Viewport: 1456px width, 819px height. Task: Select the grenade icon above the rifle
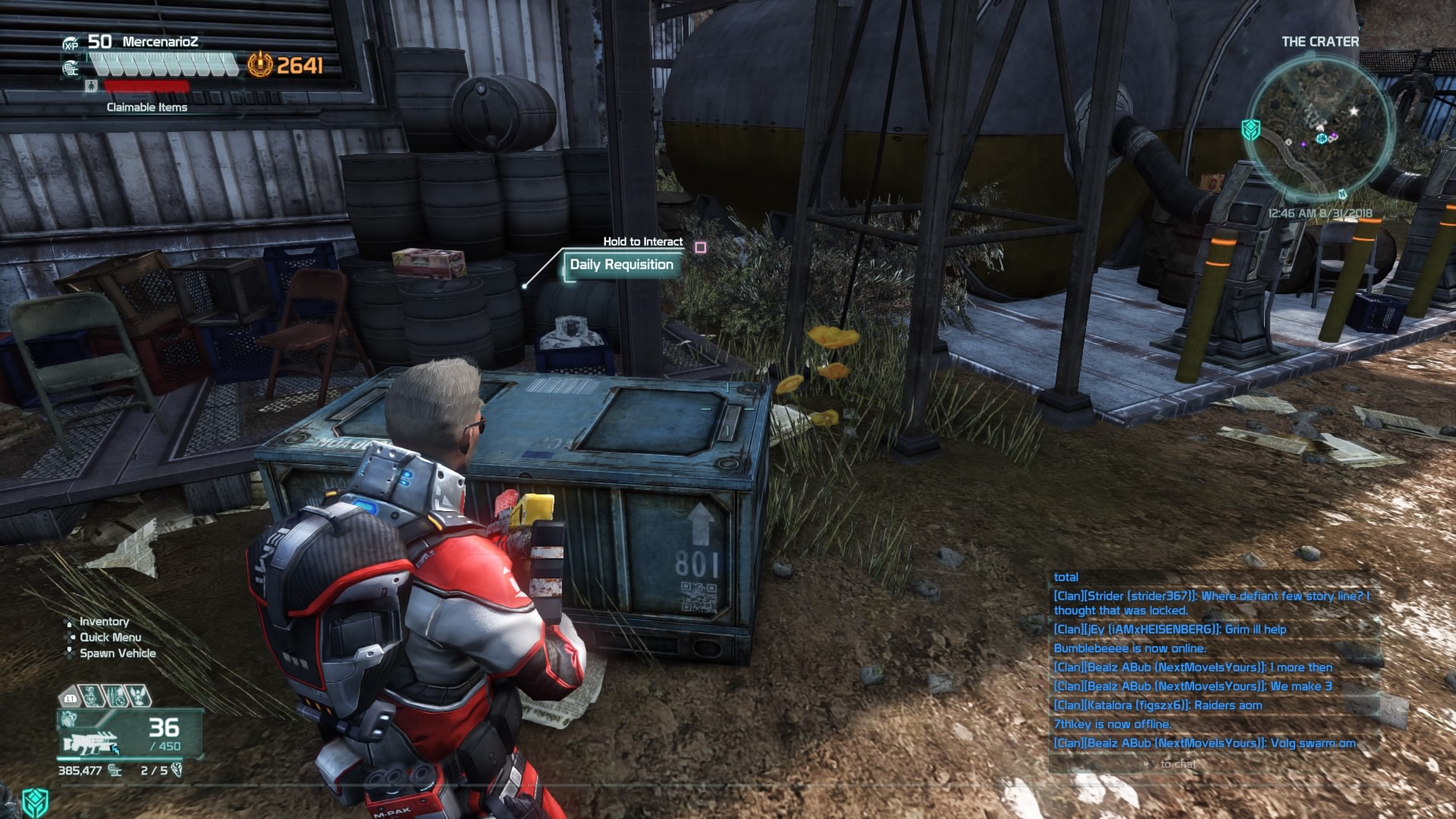point(70,717)
